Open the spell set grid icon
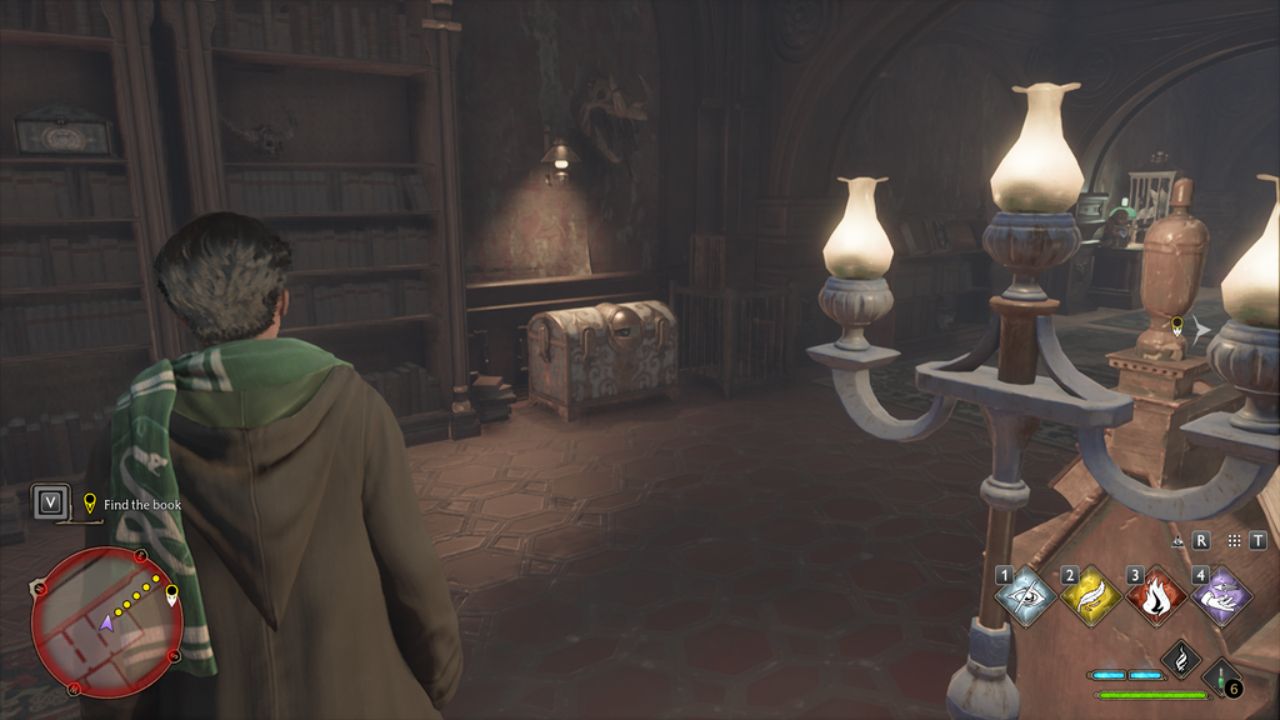1280x720 pixels. pos(1234,541)
